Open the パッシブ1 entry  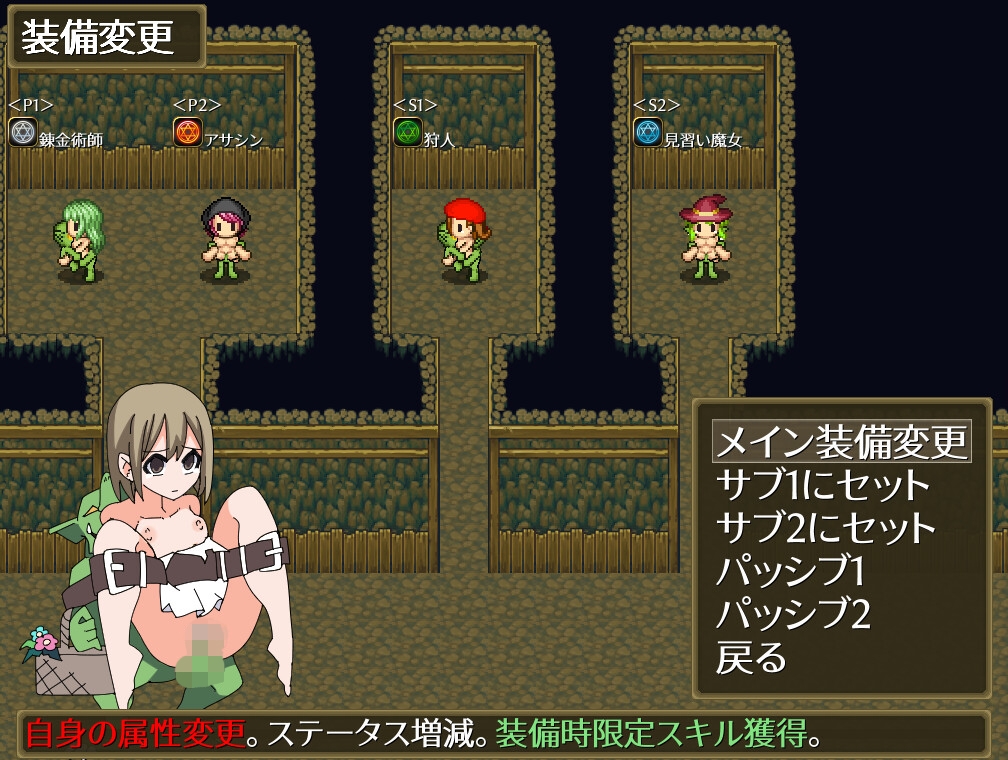click(790, 571)
